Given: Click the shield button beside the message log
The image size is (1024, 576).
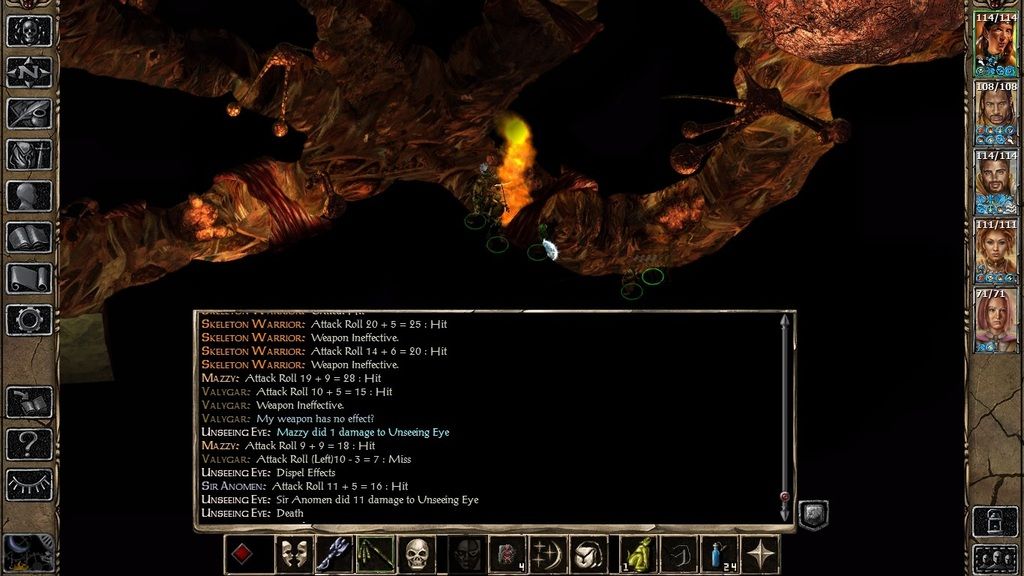Looking at the screenshot, I should 813,515.
